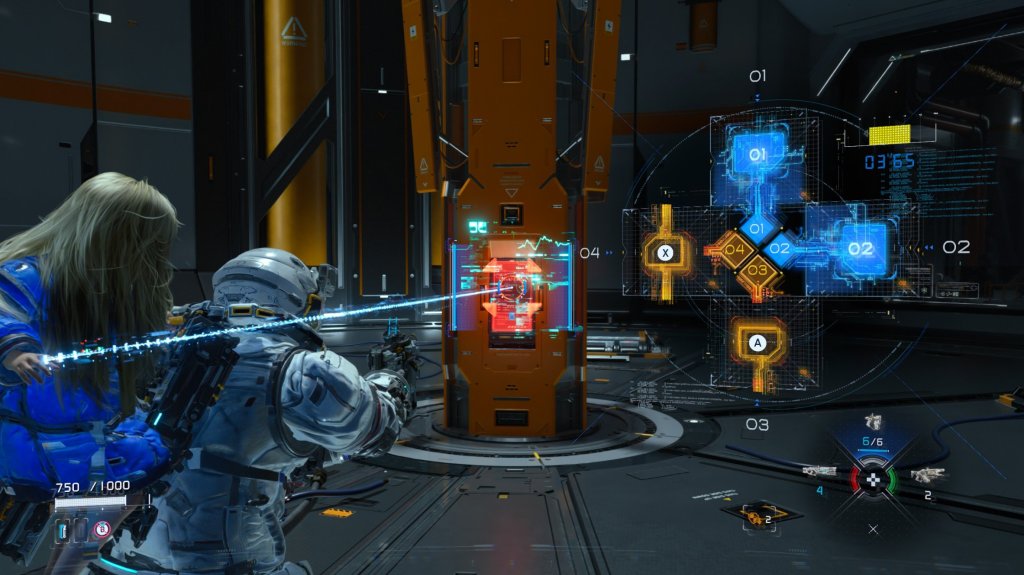Use the orange item with count 2

752,515
